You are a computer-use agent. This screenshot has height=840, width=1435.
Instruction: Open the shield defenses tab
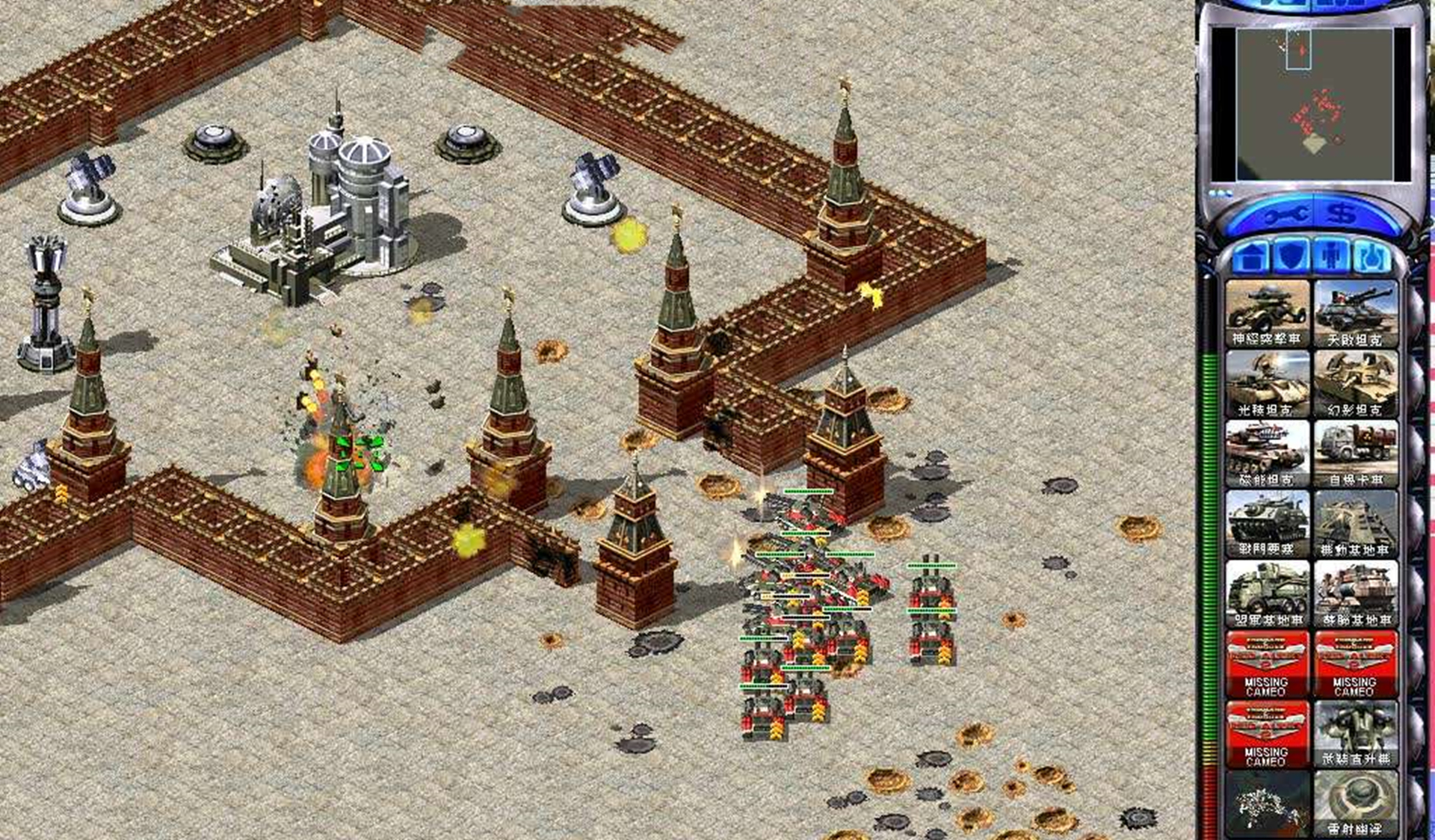pos(1291,258)
